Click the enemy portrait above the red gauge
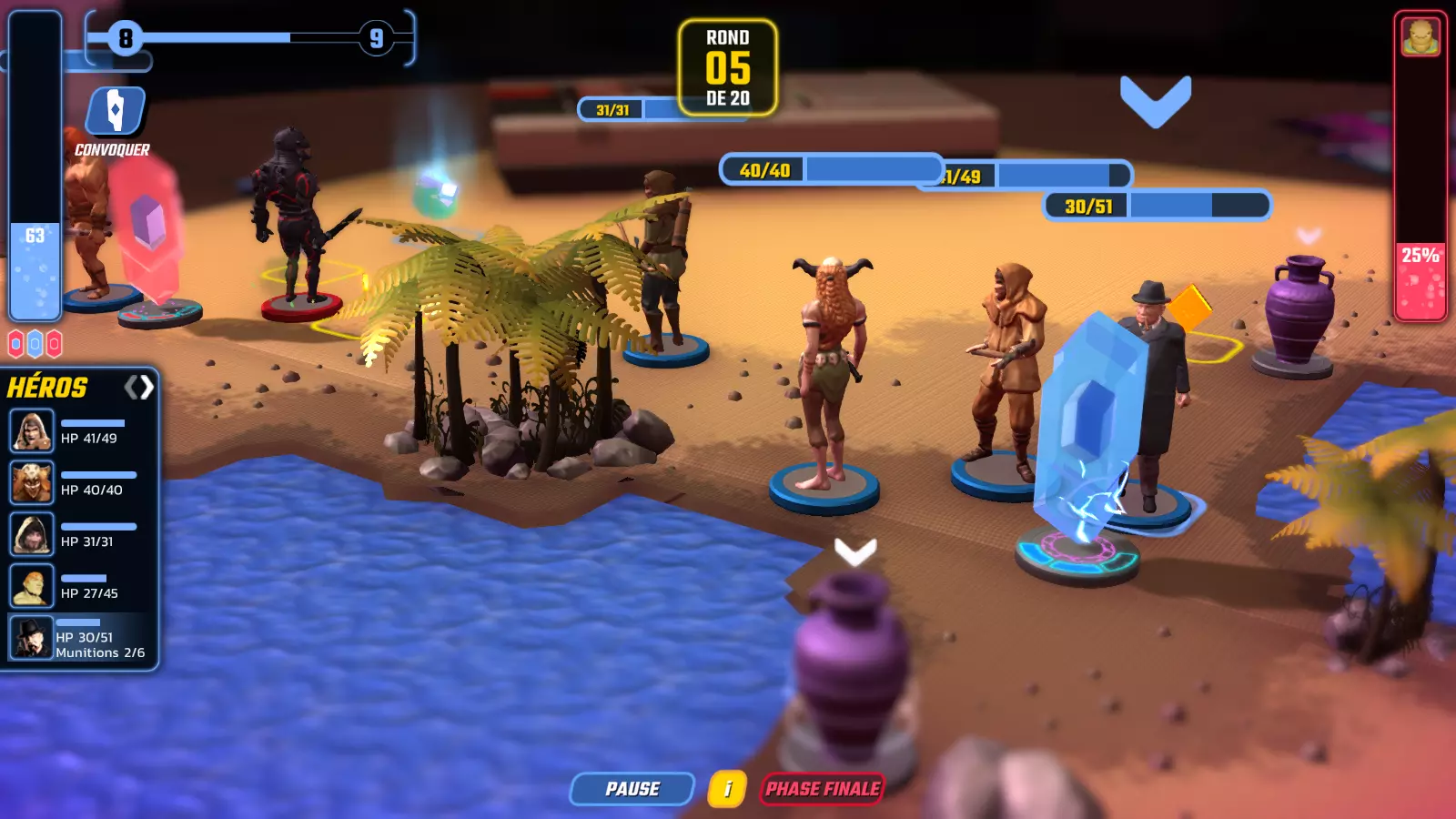 tap(1421, 37)
